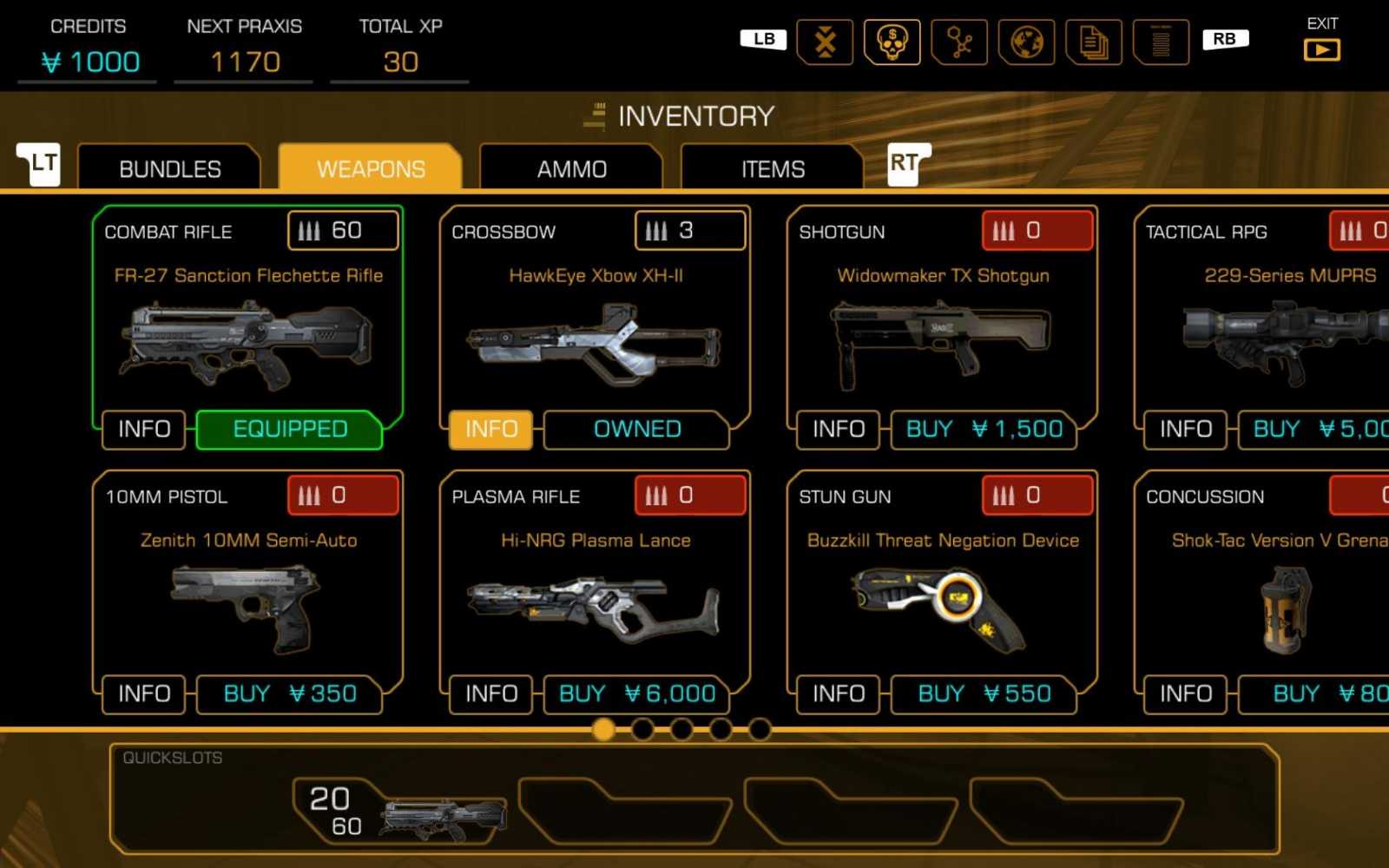Open the Ammo tab
Viewport: 1389px width, 868px height.
point(571,168)
